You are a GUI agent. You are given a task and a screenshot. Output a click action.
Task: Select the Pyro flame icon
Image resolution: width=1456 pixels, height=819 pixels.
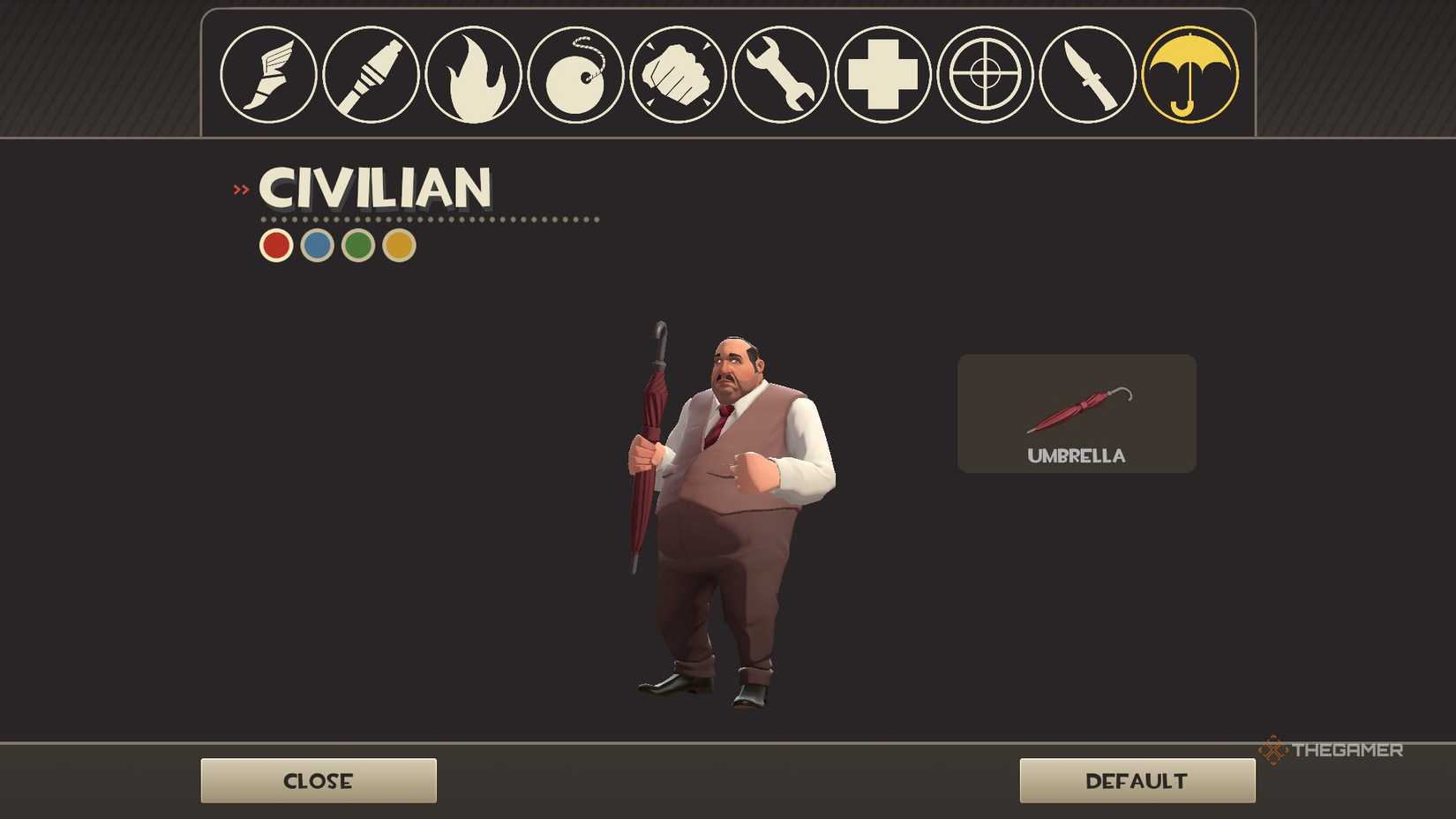pyautogui.click(x=474, y=75)
